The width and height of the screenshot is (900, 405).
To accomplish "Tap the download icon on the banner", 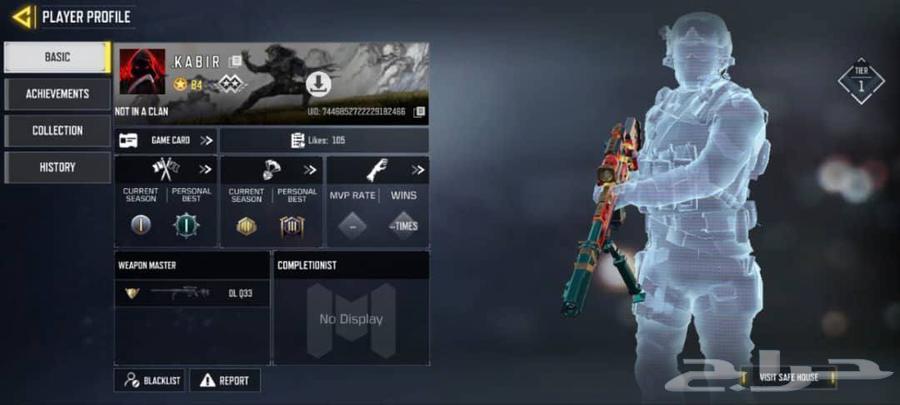I will (318, 82).
